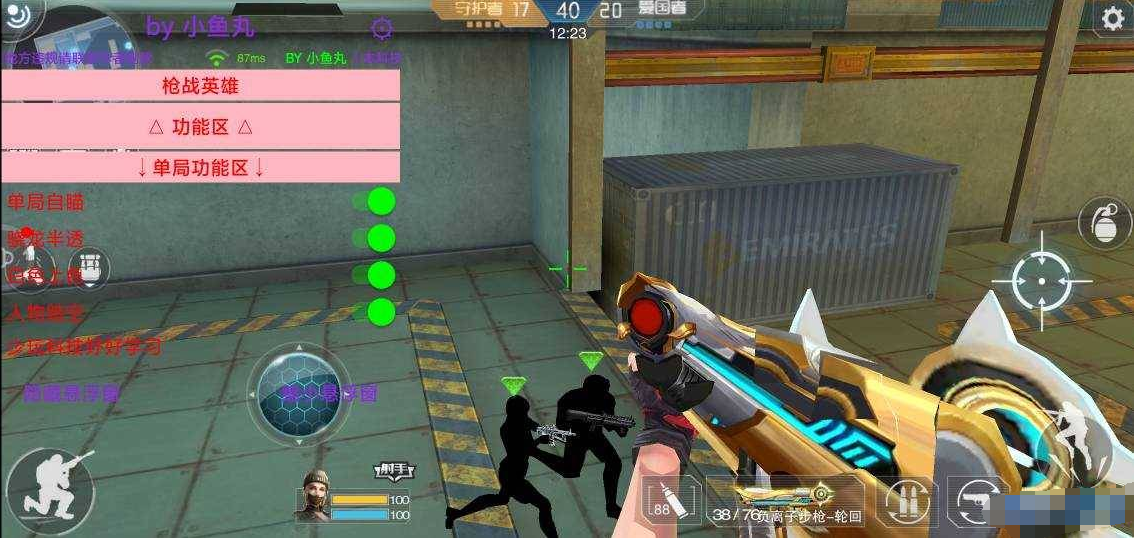Switch weapon with the pistol swap button
The height and width of the screenshot is (538, 1134).
point(975,500)
